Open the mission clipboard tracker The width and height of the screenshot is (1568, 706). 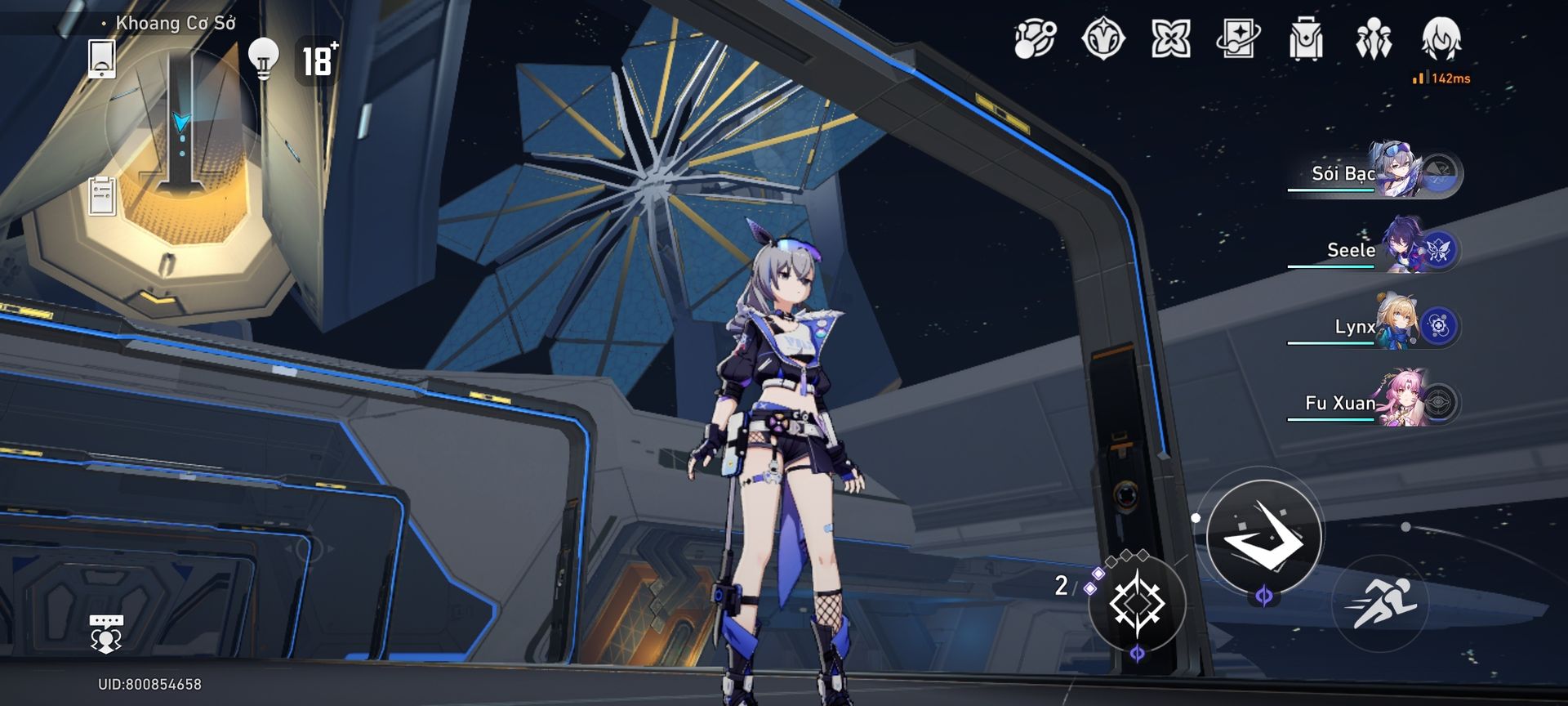tap(102, 195)
